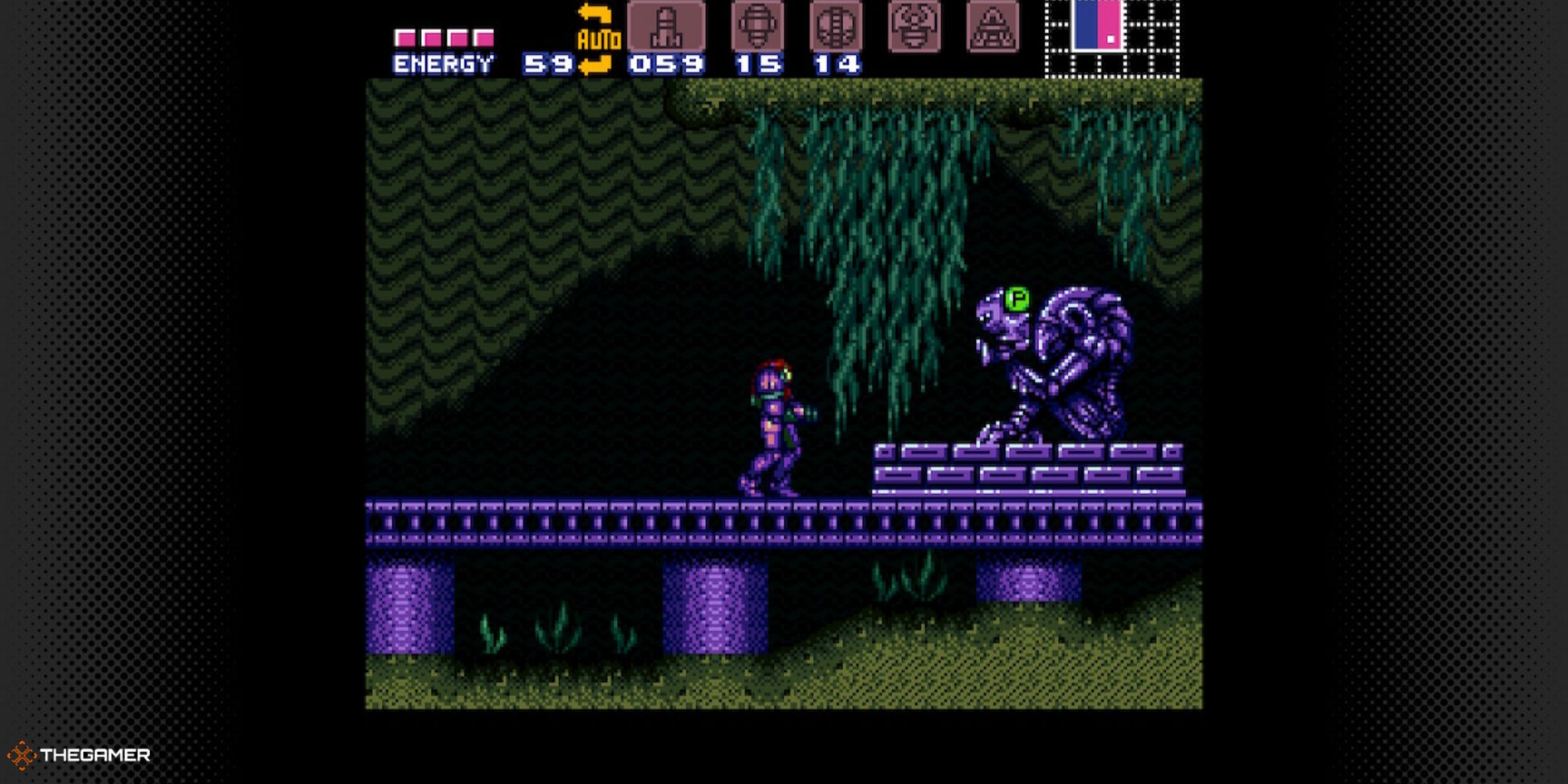Select the blue half of the minimap tile
Viewport: 1568px width, 784px height.
tap(1087, 27)
